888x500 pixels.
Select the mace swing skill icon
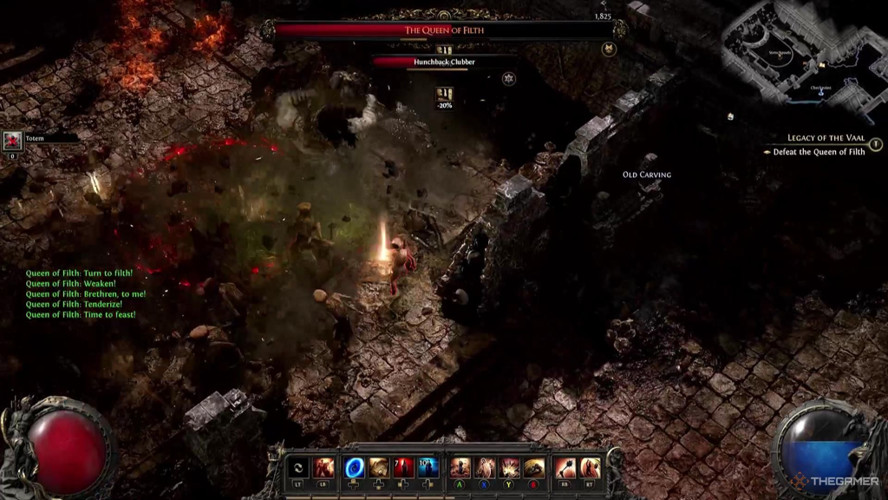coord(565,467)
